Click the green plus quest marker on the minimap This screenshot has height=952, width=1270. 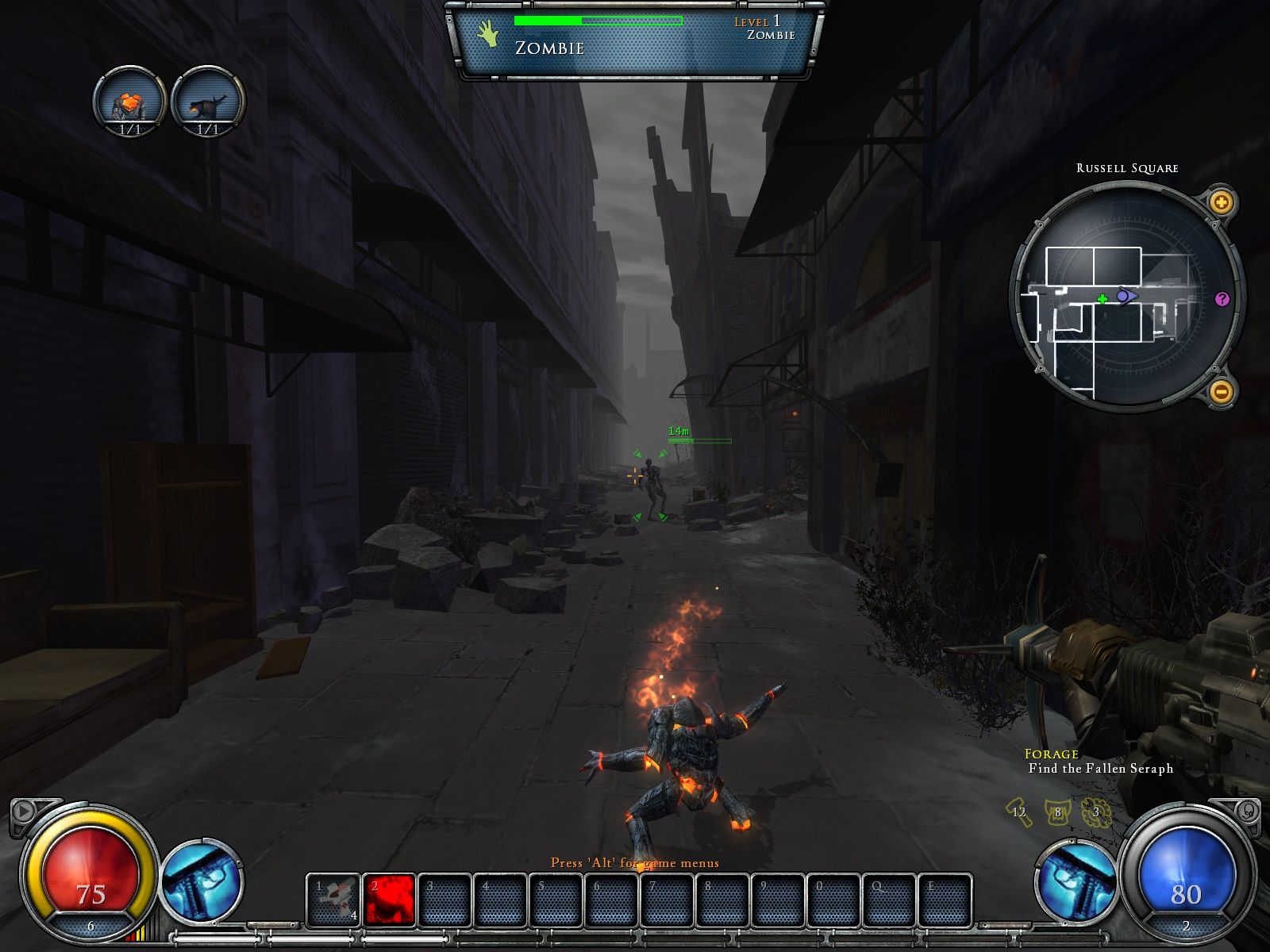pyautogui.click(x=1102, y=300)
